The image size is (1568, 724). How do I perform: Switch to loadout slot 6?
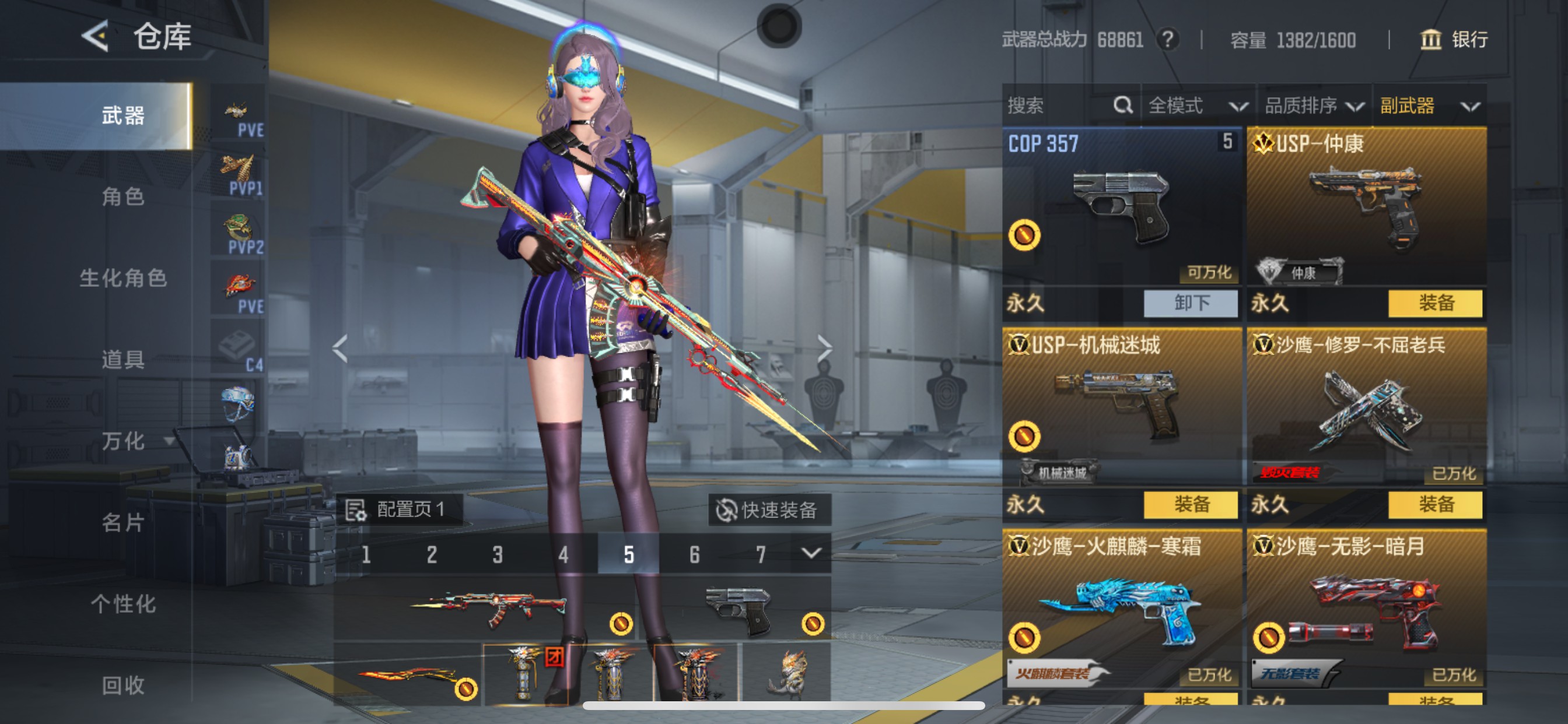coord(695,554)
